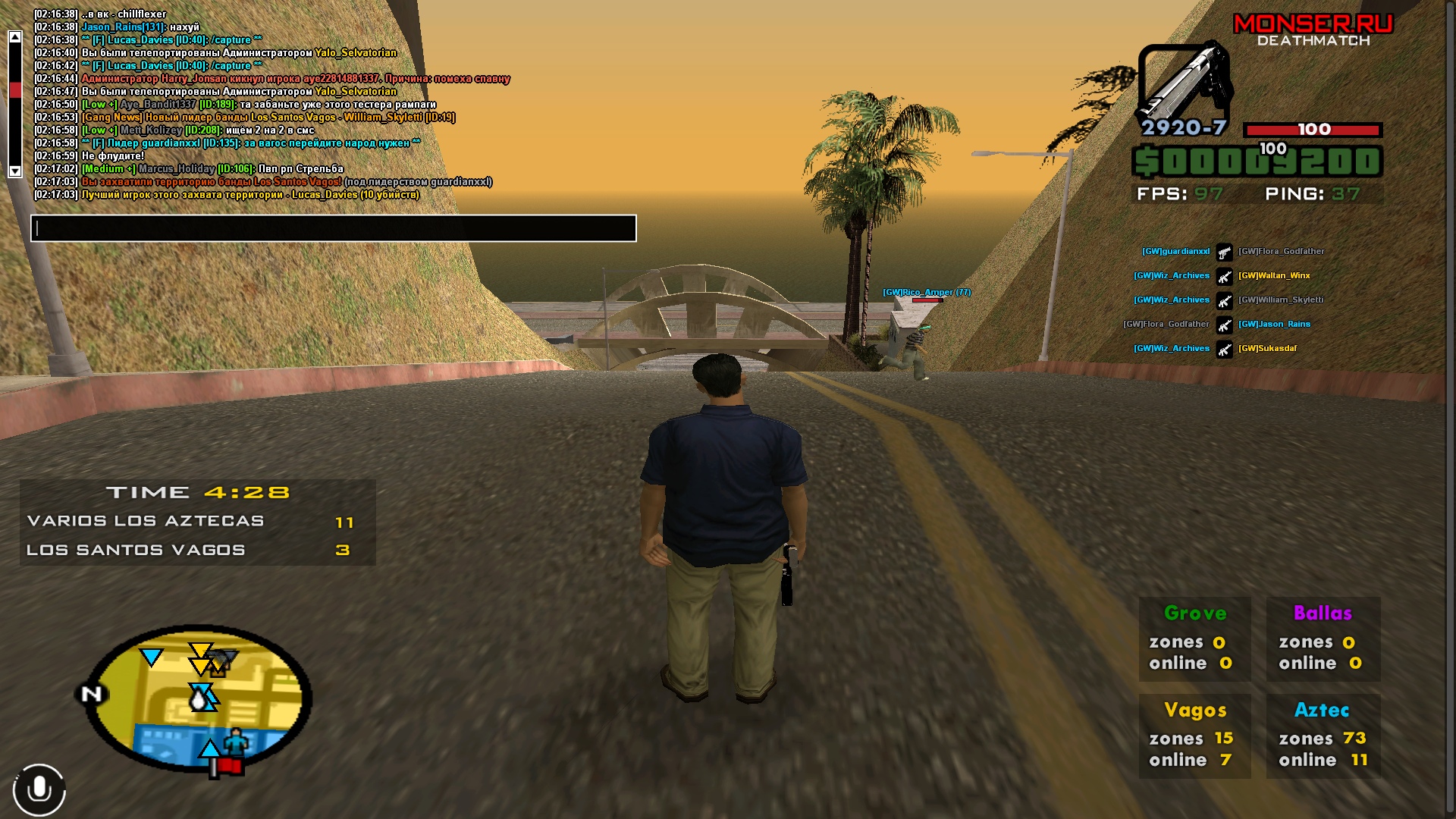Image resolution: width=1456 pixels, height=819 pixels.
Task: Select the Aztec gang stats panel
Action: 1323,736
